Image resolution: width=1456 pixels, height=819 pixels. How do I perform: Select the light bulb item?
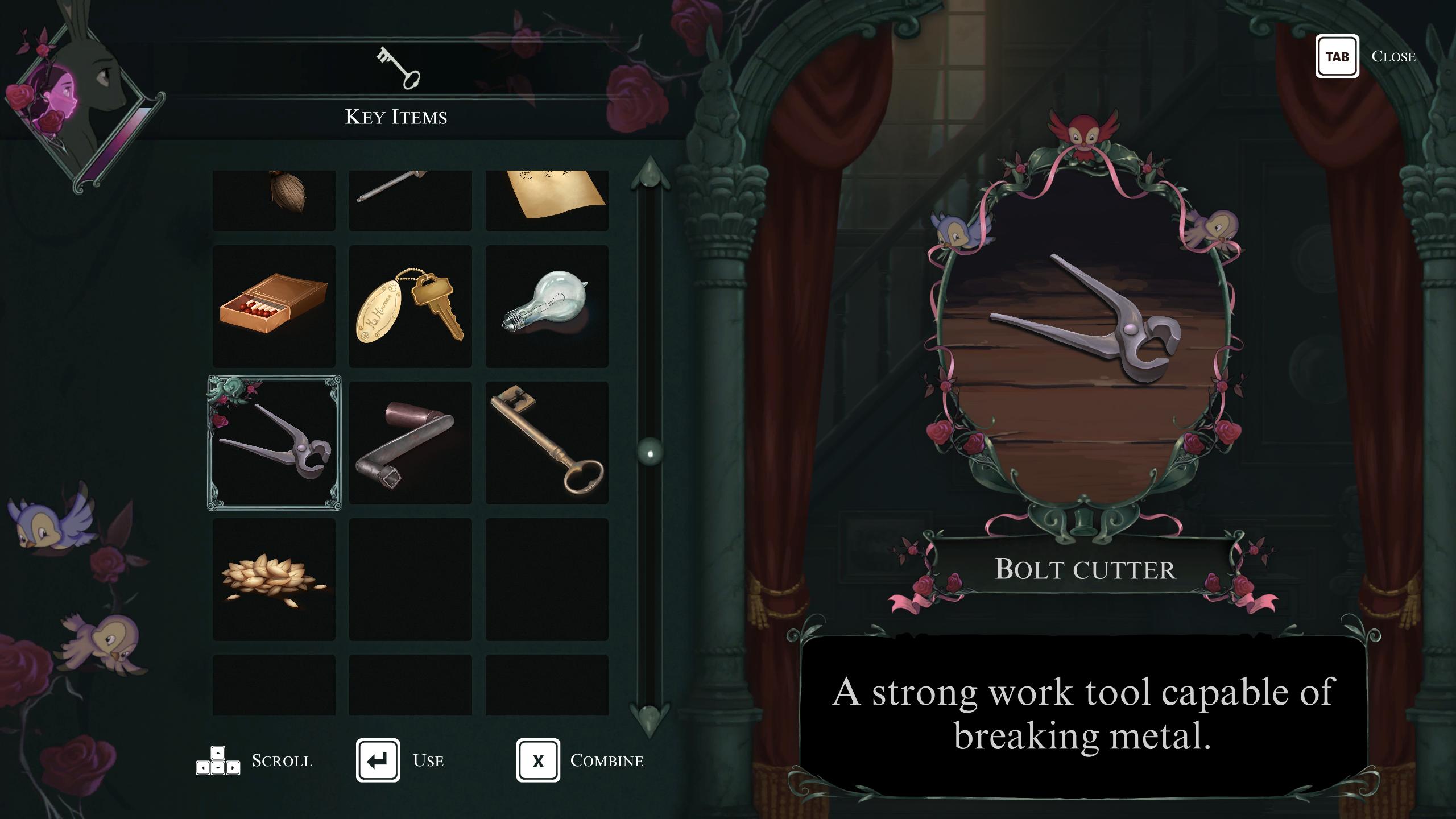[547, 306]
